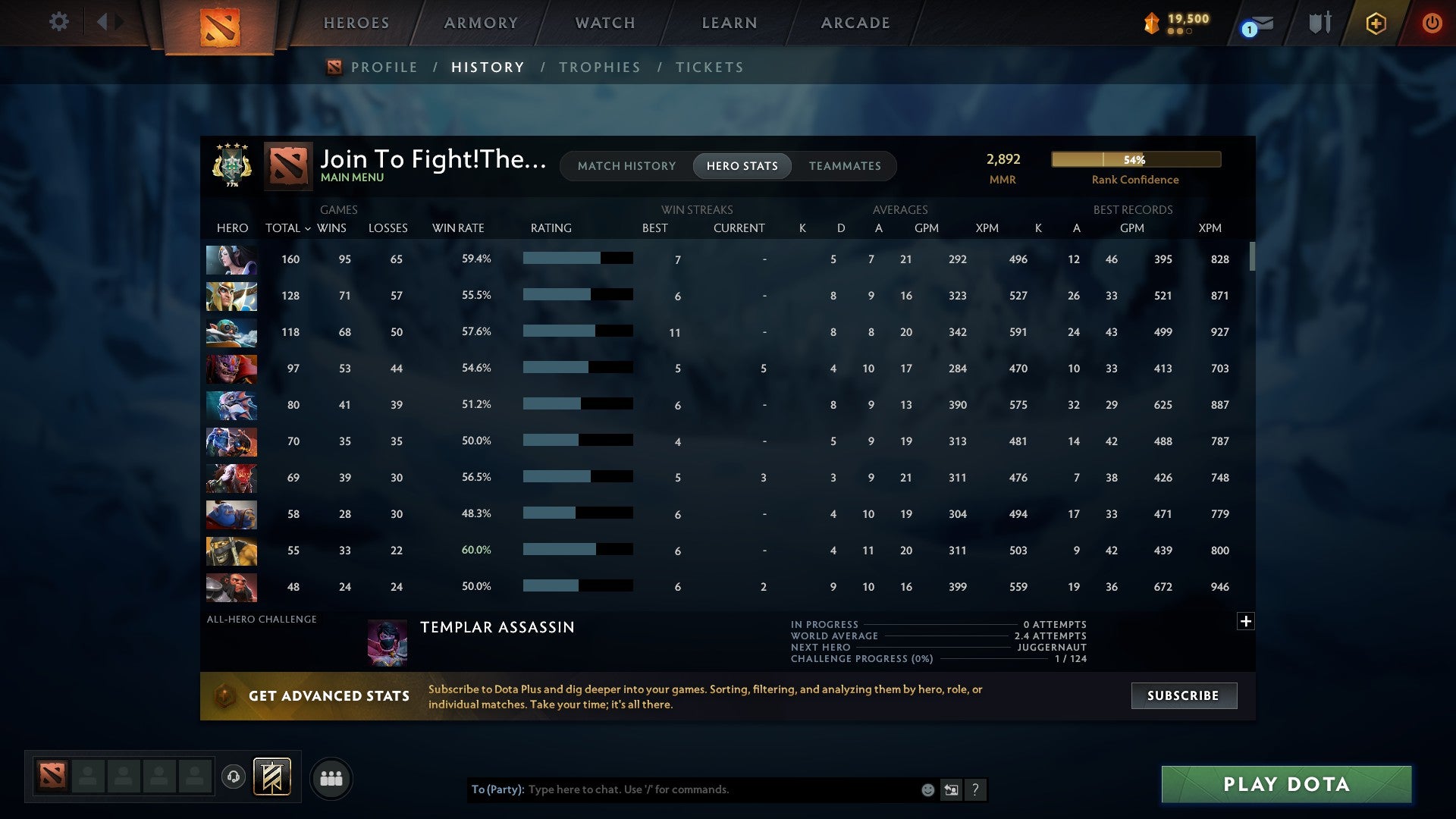Viewport: 1456px width, 819px height.
Task: Click the SUBSCRIBE button for Dota Plus
Action: 1183,695
